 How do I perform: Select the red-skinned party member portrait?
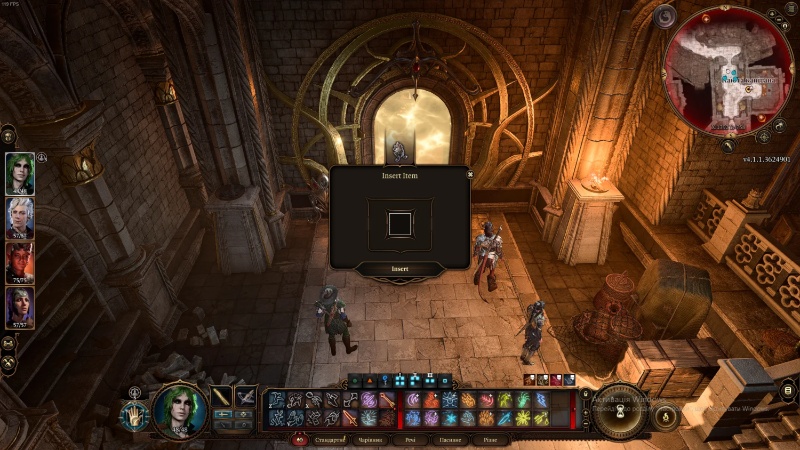pos(20,264)
